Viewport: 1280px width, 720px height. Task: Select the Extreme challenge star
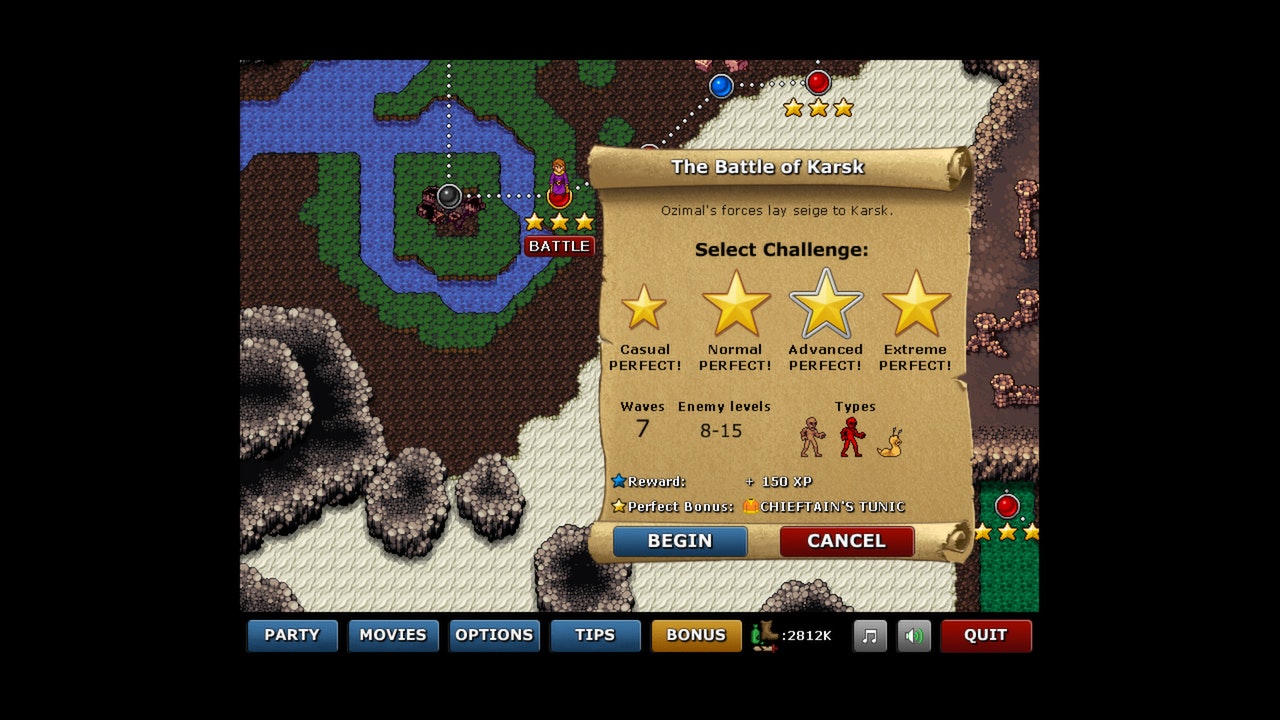(x=915, y=305)
